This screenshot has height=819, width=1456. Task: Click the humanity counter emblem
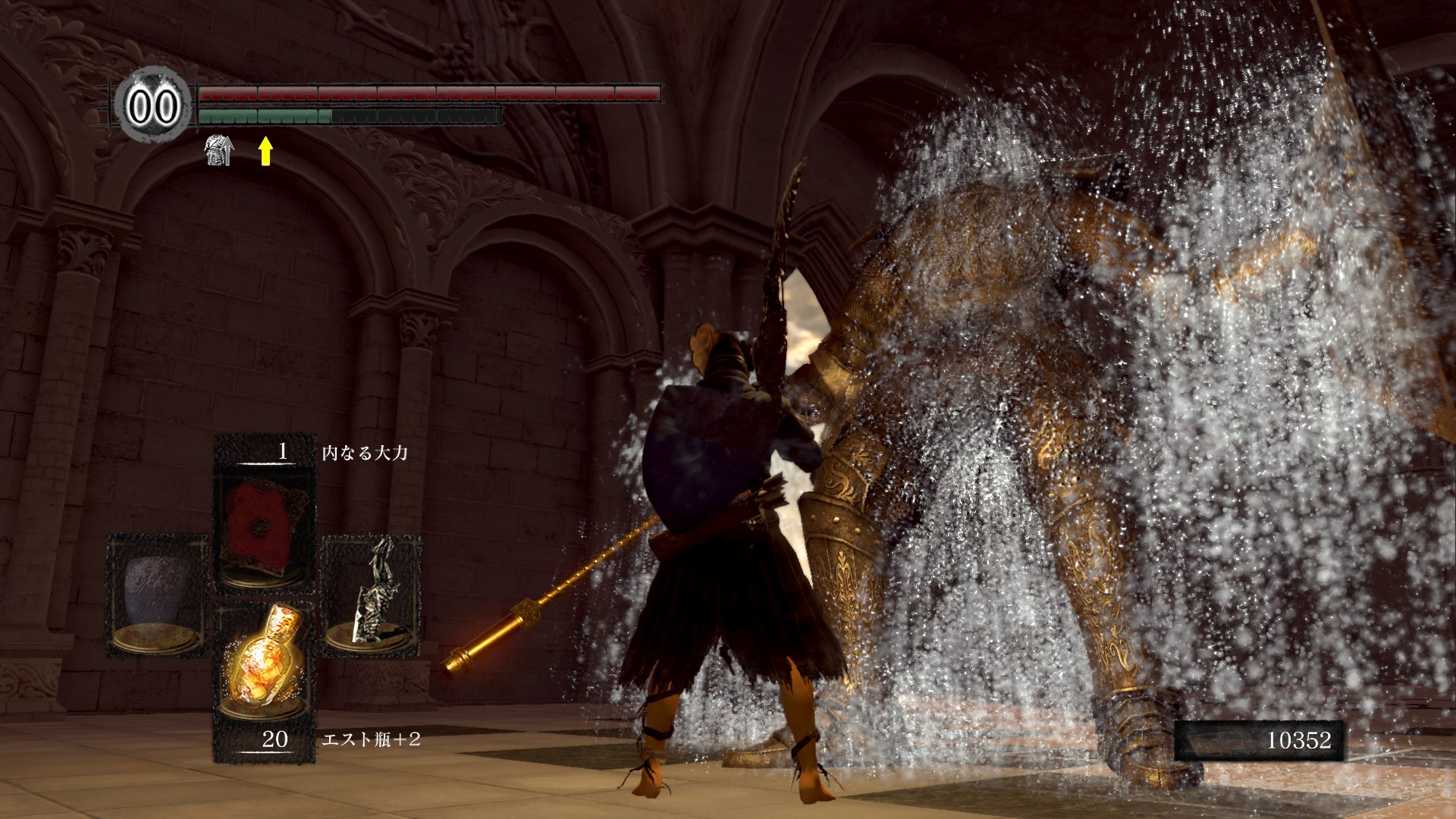[154, 105]
